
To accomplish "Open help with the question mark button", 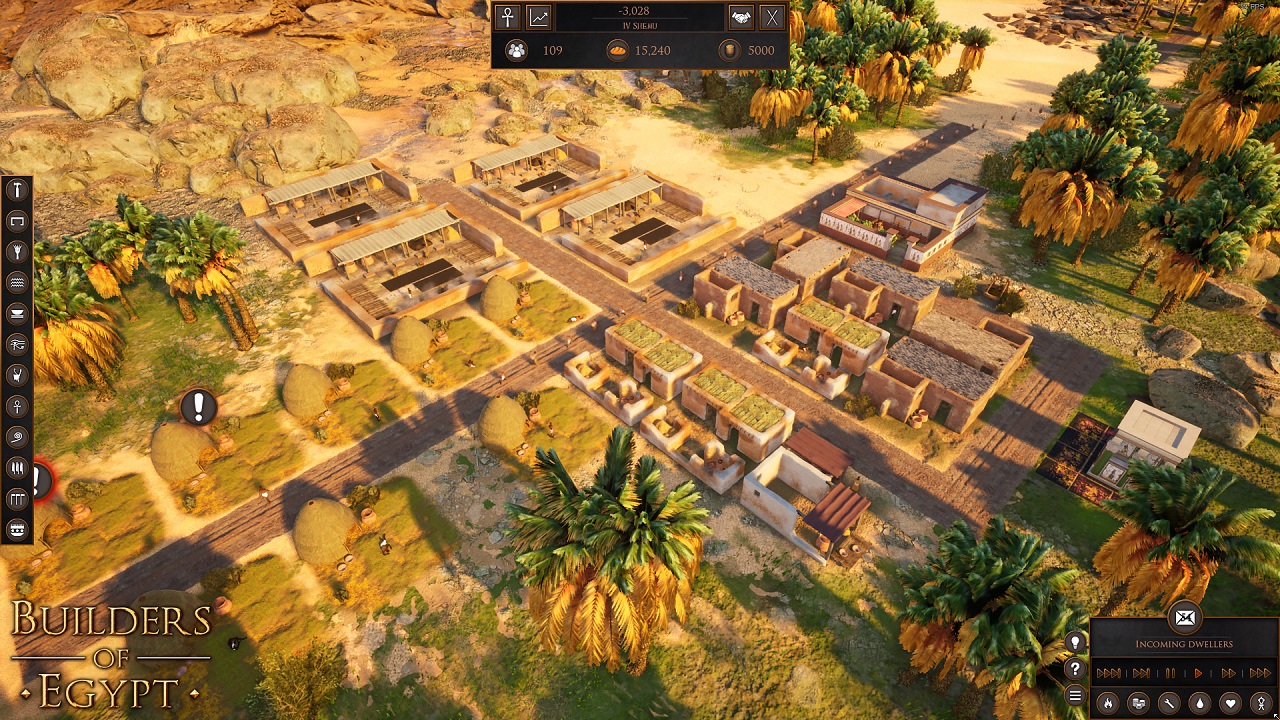I will click(1075, 669).
